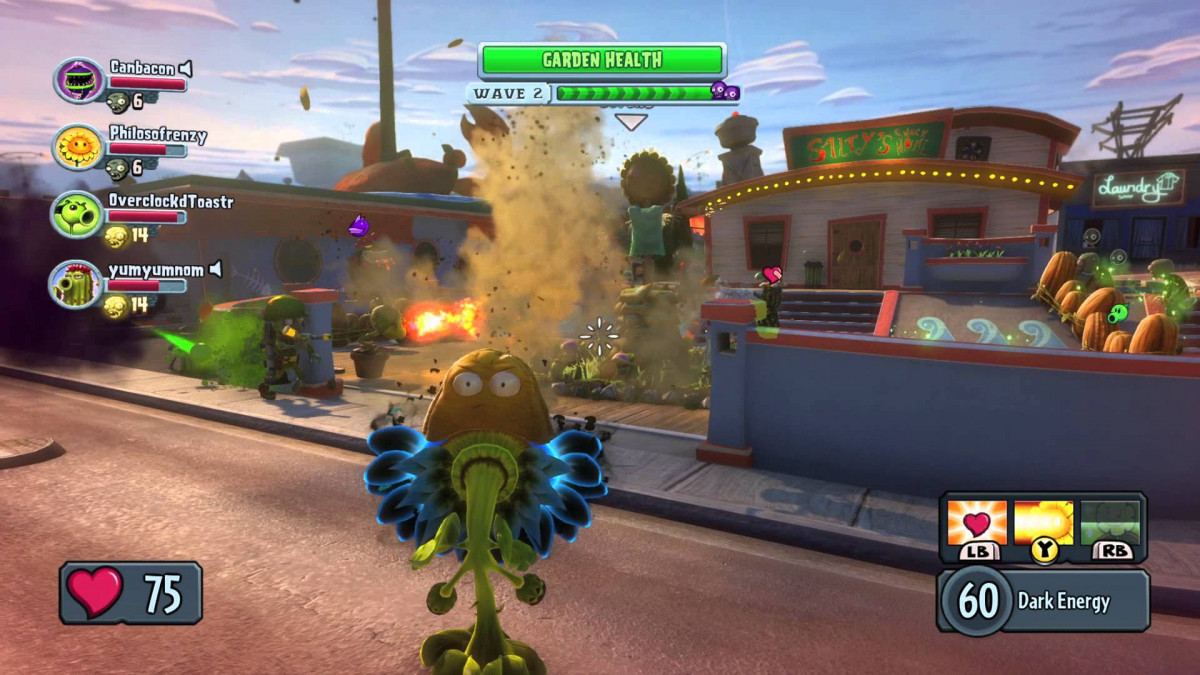The image size is (1200, 675).
Task: Select the greyed-out Heal Flower ability
Action: 1110,523
